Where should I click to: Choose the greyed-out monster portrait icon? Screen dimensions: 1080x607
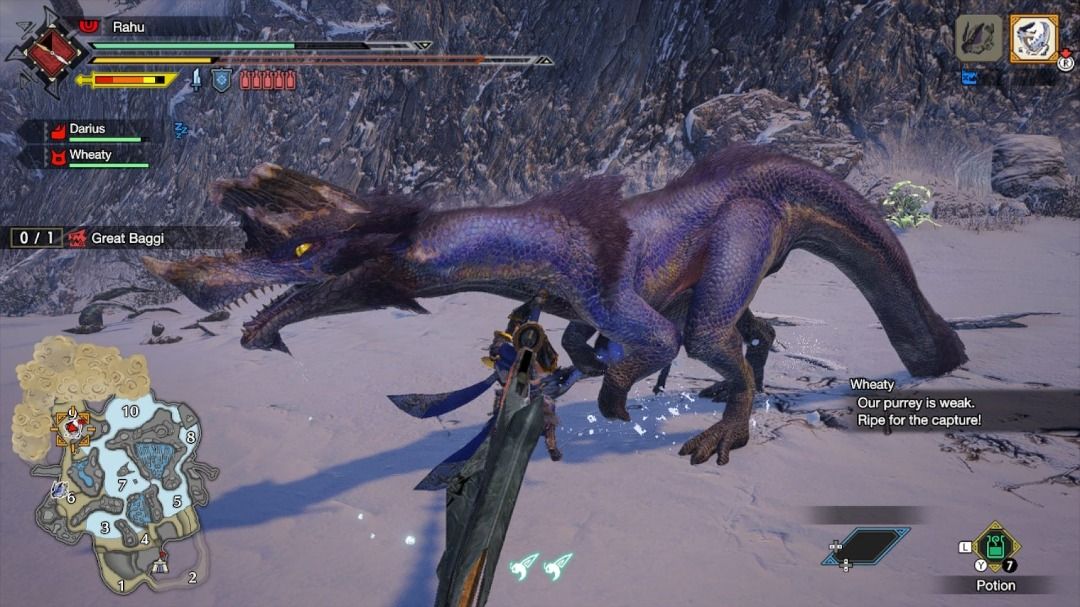(979, 39)
